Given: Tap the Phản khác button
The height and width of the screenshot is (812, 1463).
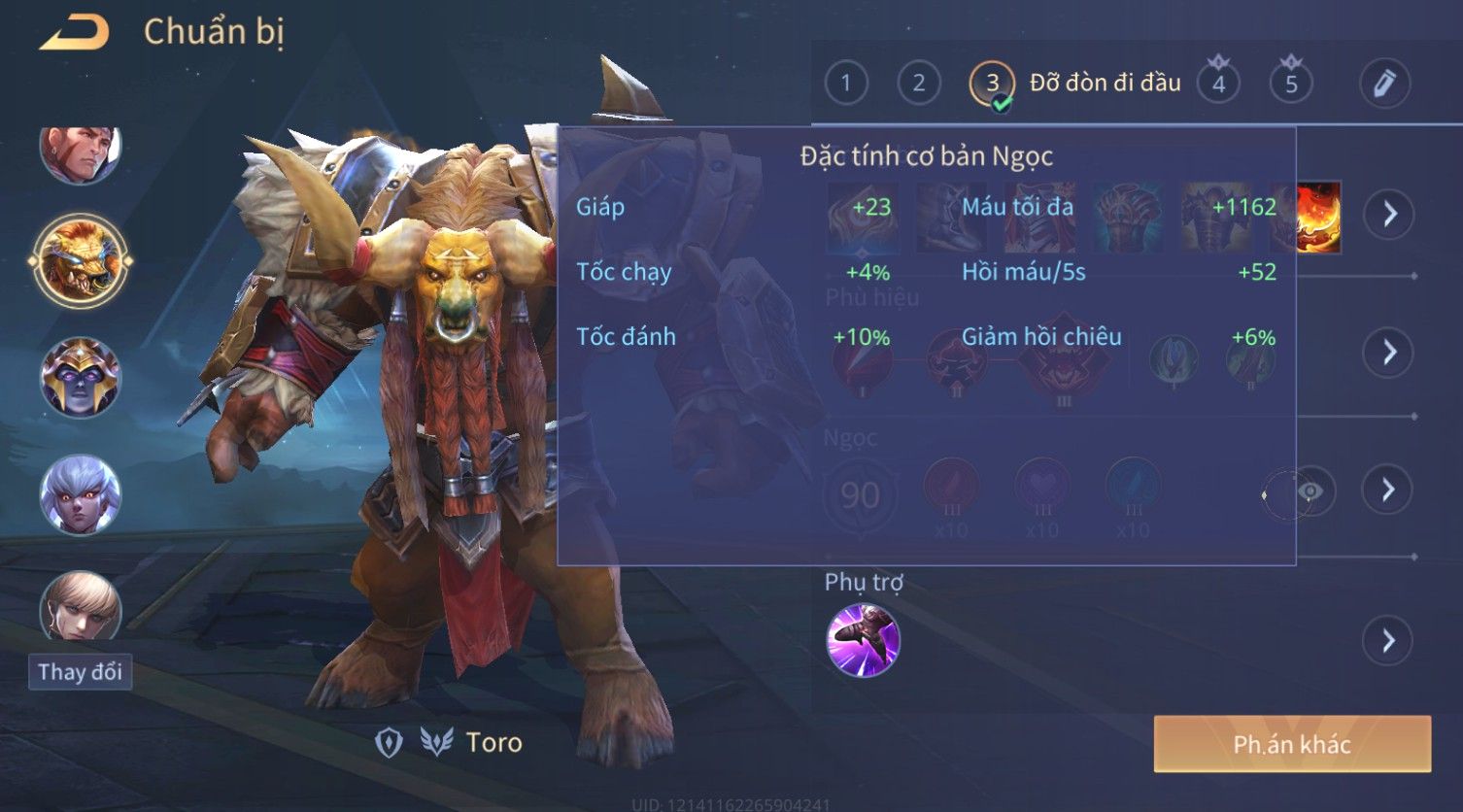Looking at the screenshot, I should (1292, 745).
